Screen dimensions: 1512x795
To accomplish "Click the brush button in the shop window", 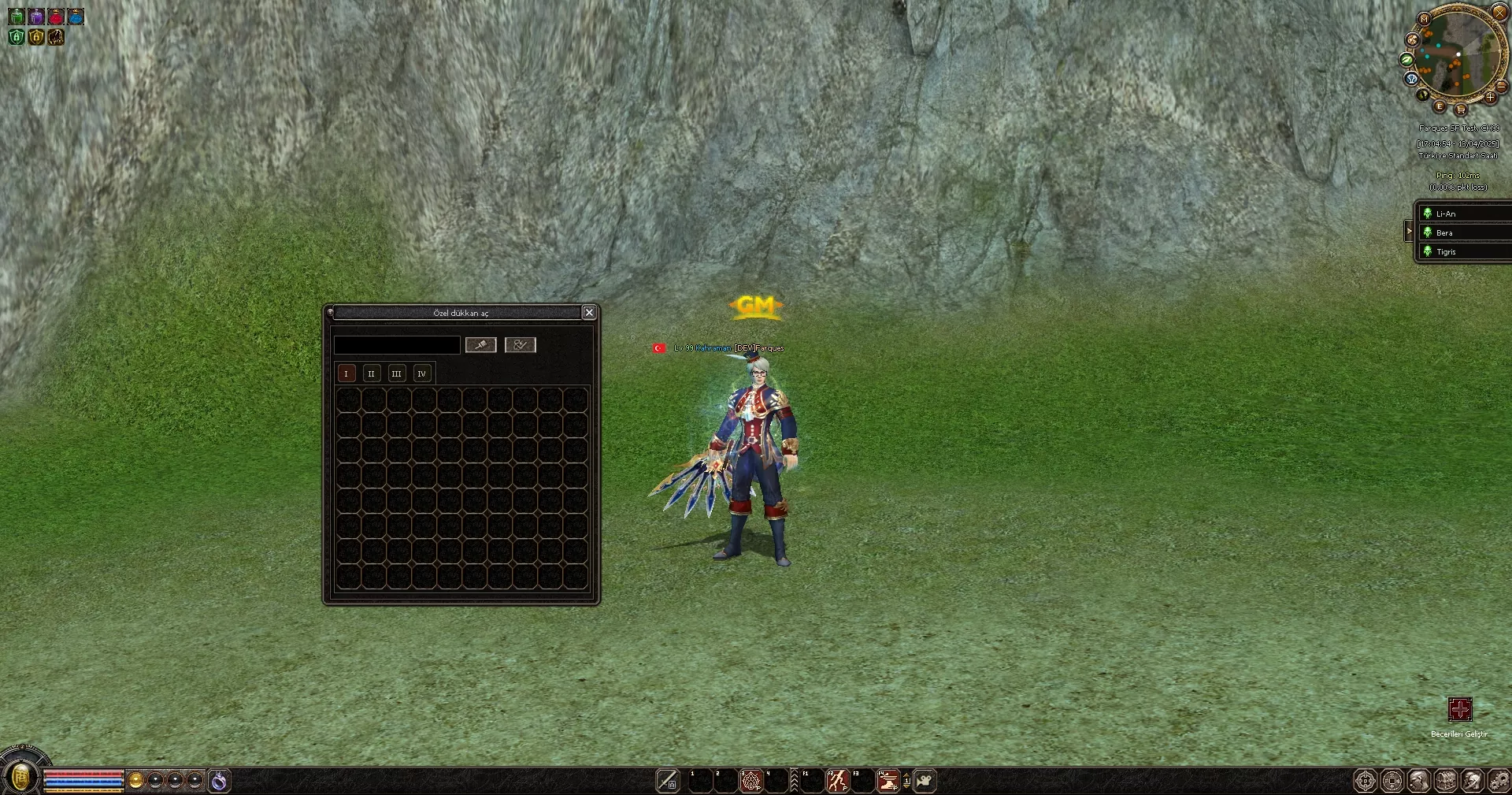I will (481, 345).
